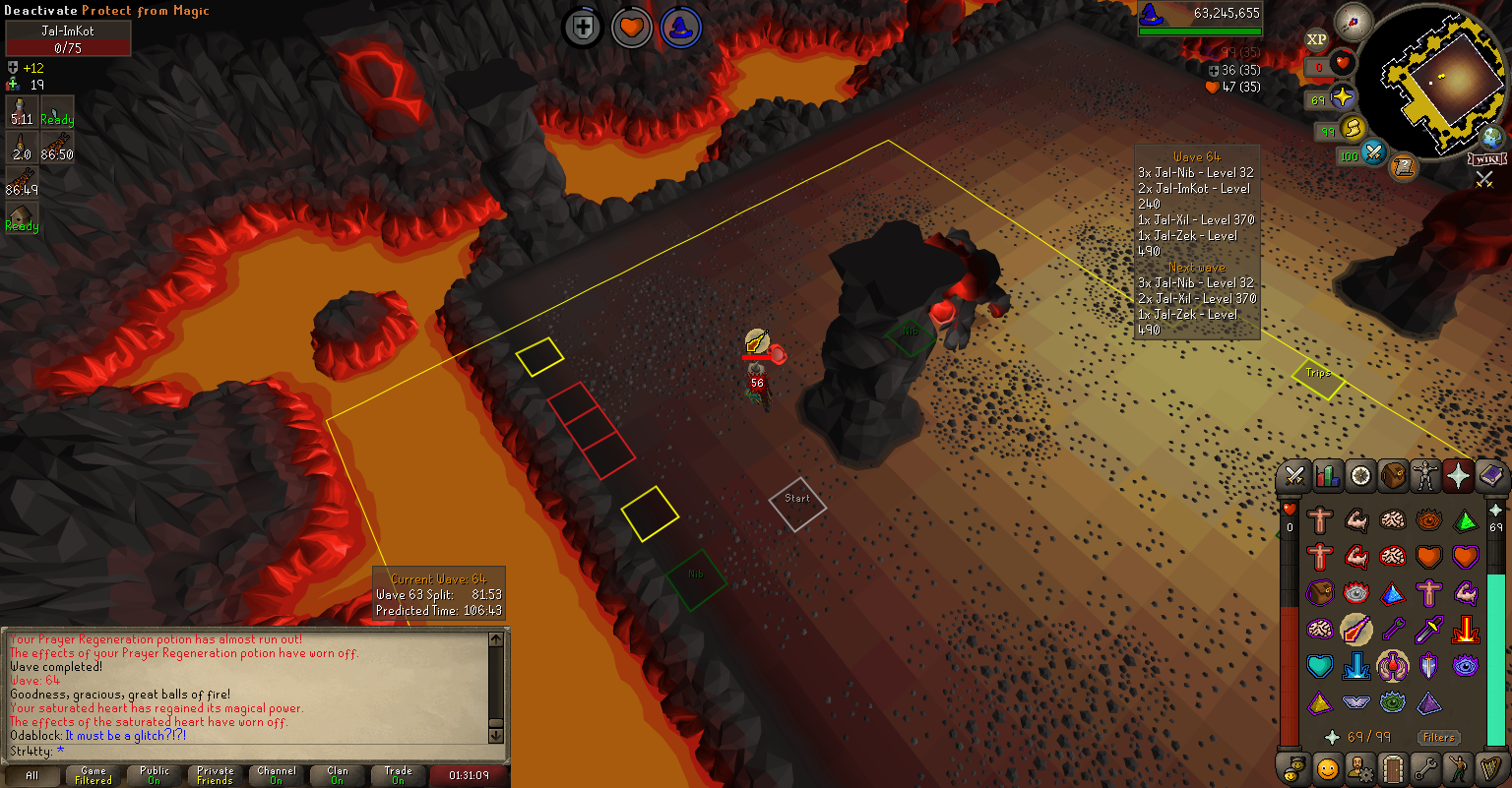Open the Settings wrench tab
The height and width of the screenshot is (788, 1512).
tap(1425, 767)
